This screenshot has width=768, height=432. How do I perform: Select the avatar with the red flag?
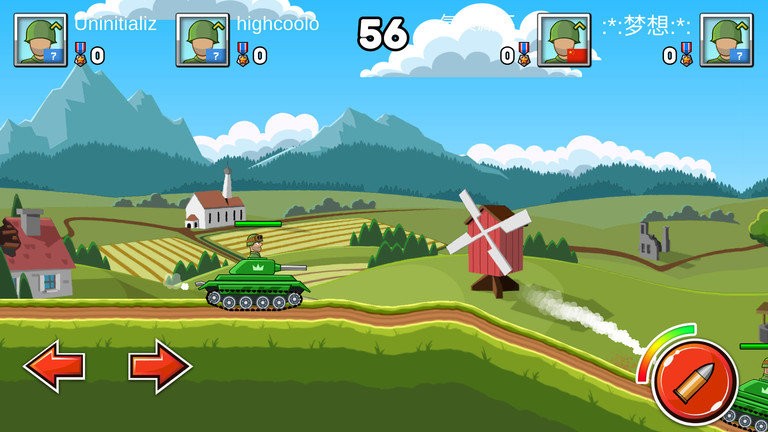click(564, 40)
